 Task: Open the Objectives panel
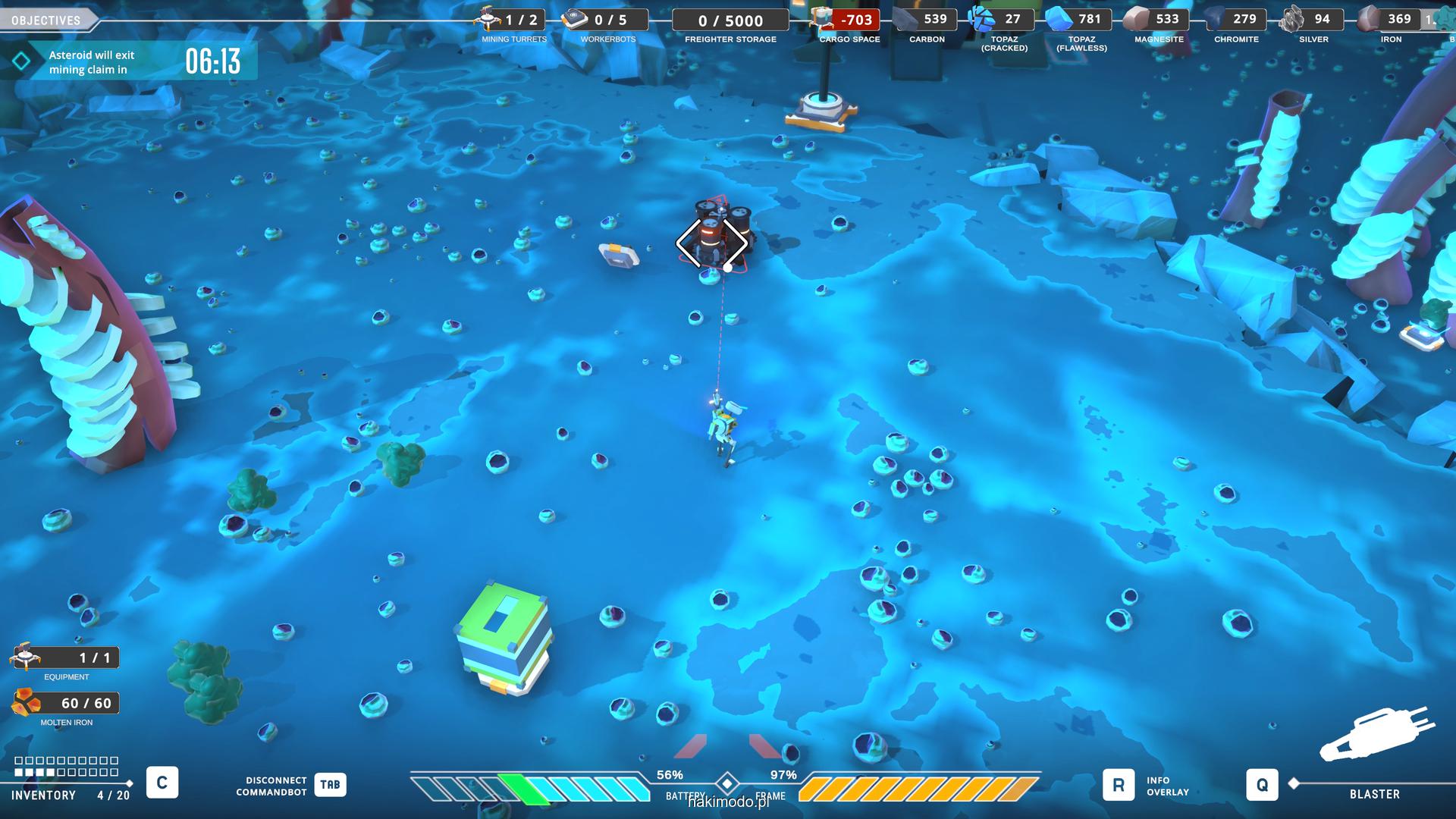tap(46, 20)
